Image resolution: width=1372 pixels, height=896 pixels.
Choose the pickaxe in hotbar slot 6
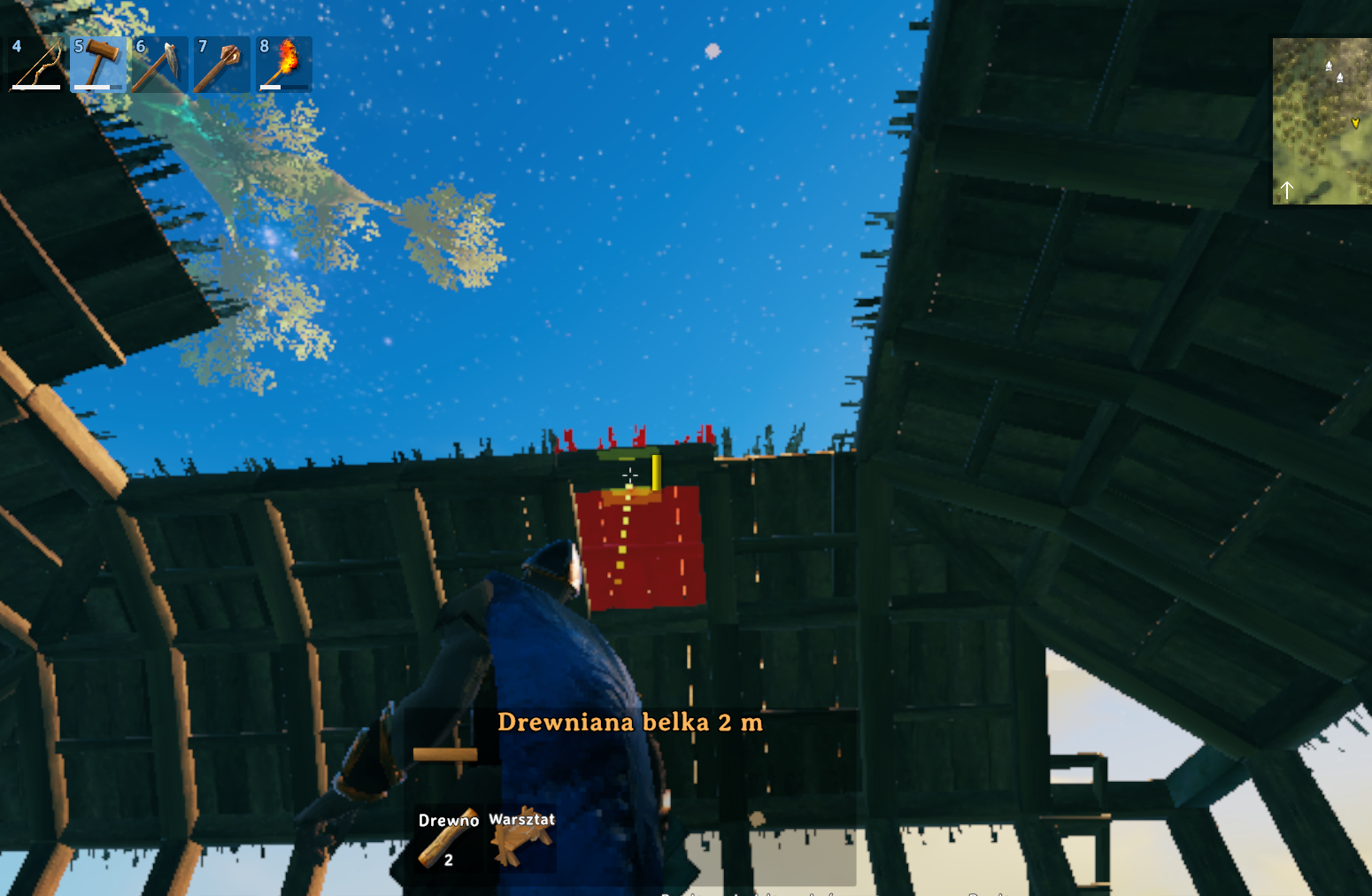click(160, 65)
